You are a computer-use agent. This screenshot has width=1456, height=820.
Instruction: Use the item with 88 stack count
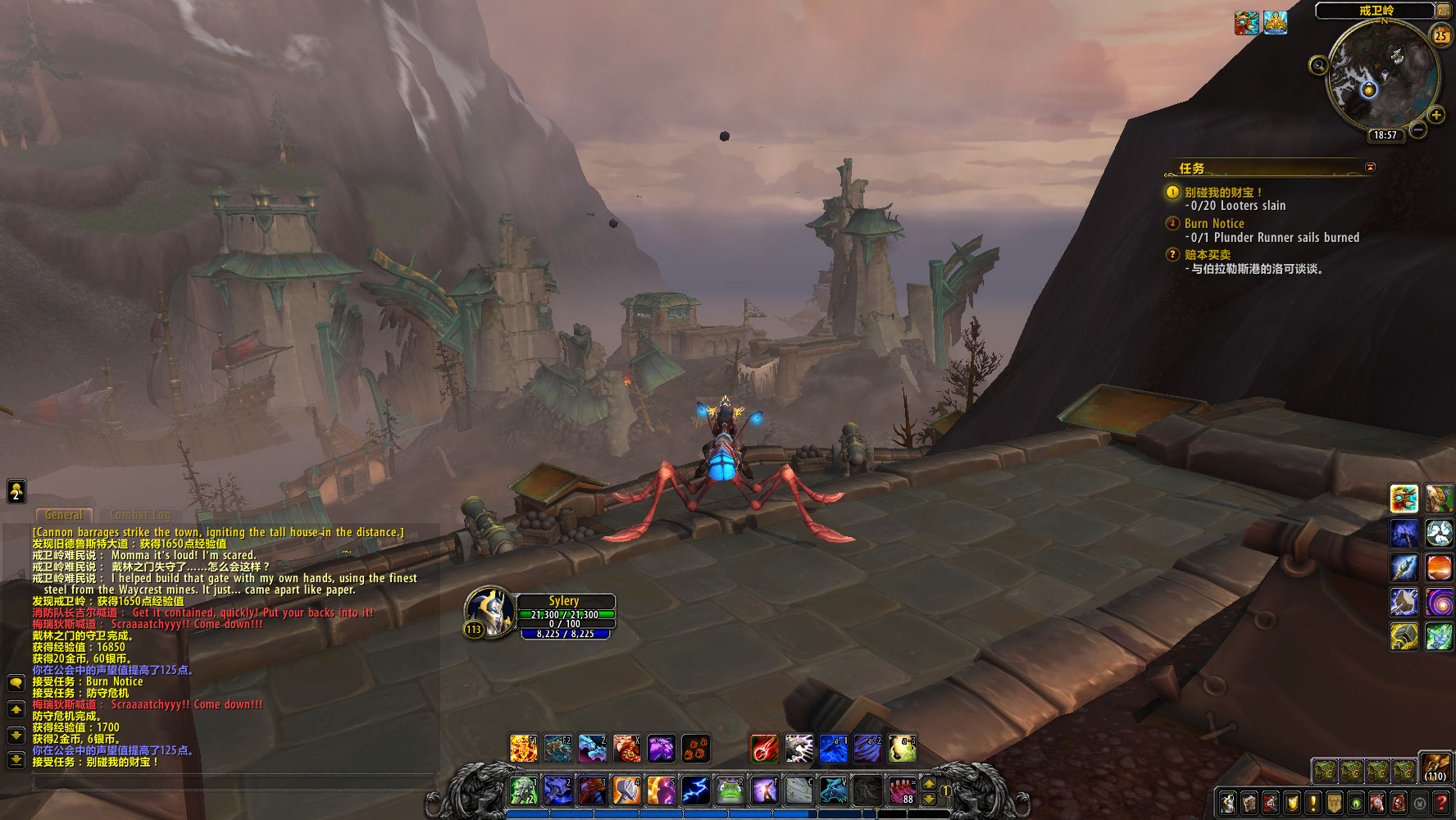pyautogui.click(x=902, y=790)
